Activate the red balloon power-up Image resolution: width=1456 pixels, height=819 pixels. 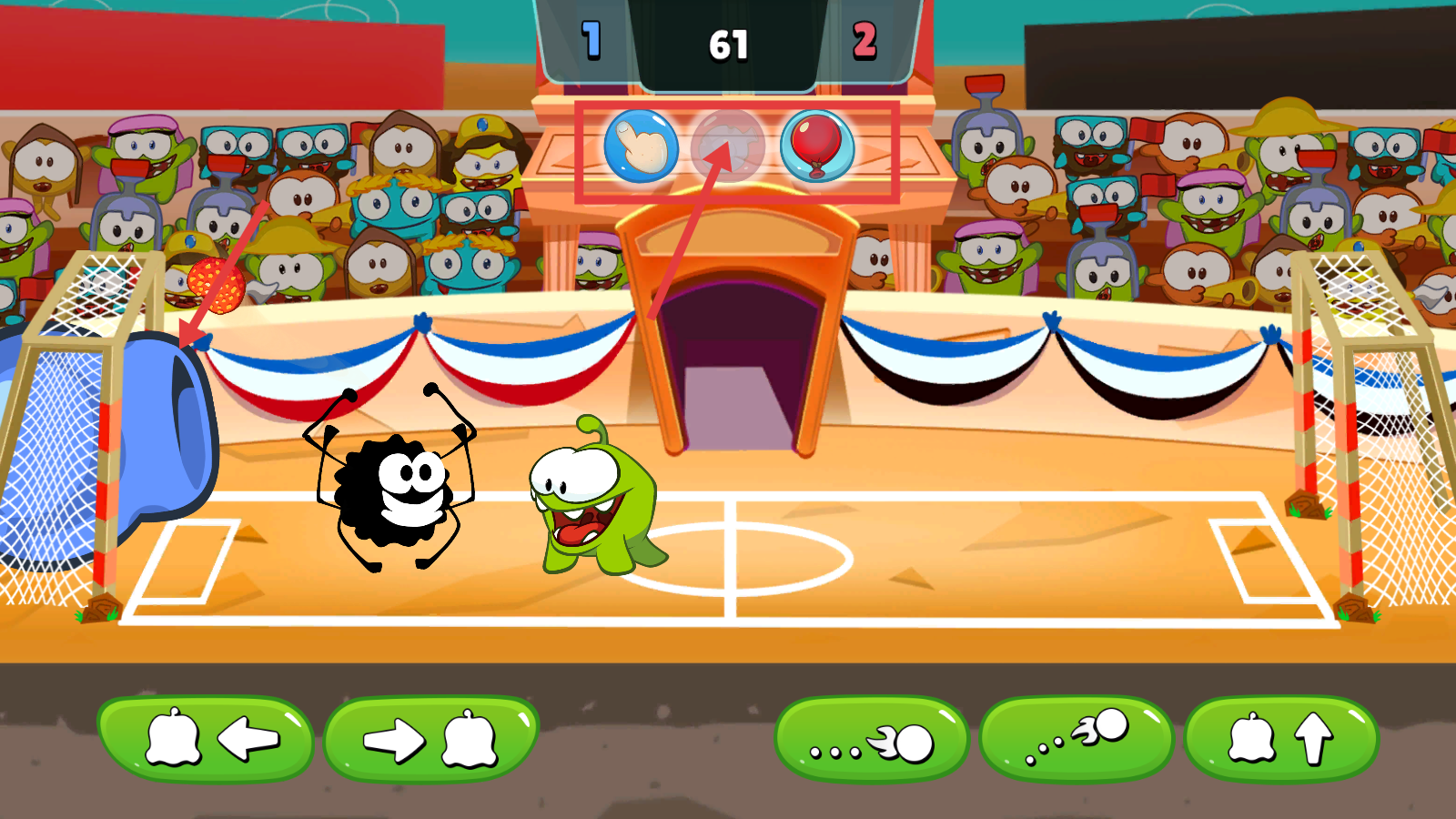click(x=817, y=147)
